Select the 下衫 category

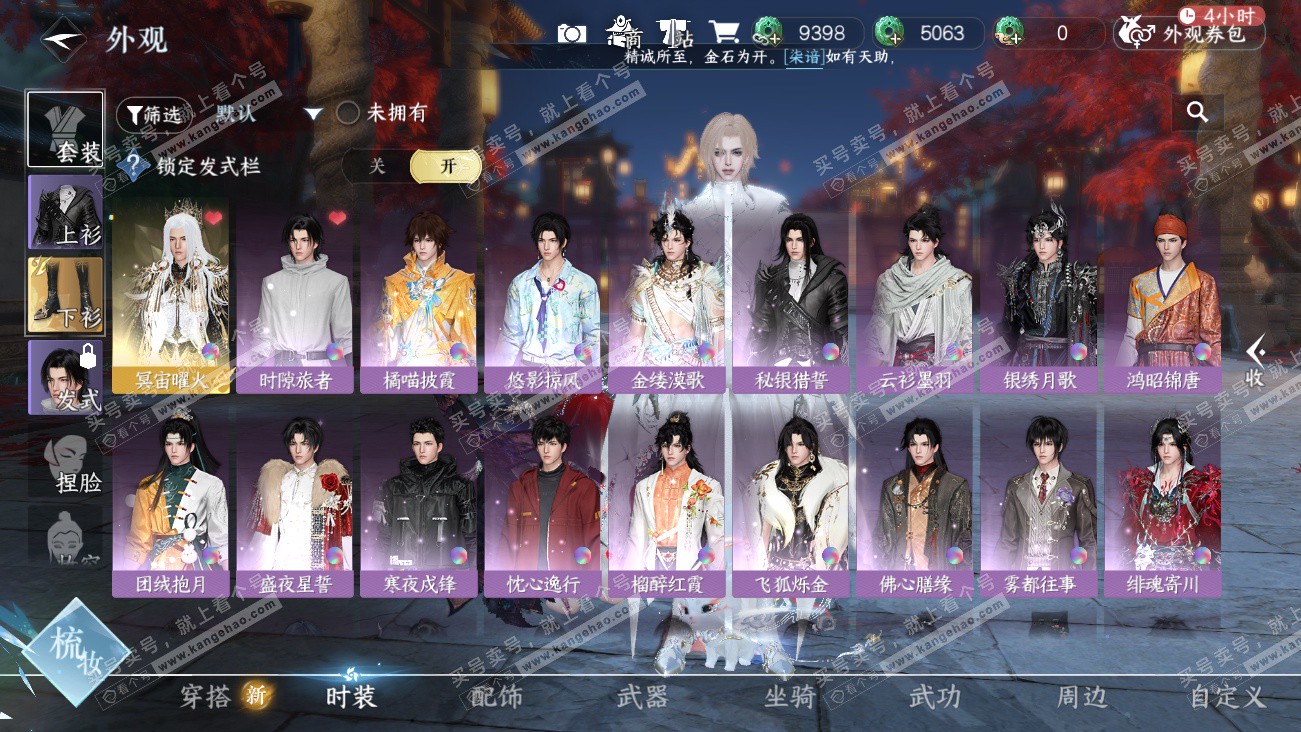tap(65, 295)
